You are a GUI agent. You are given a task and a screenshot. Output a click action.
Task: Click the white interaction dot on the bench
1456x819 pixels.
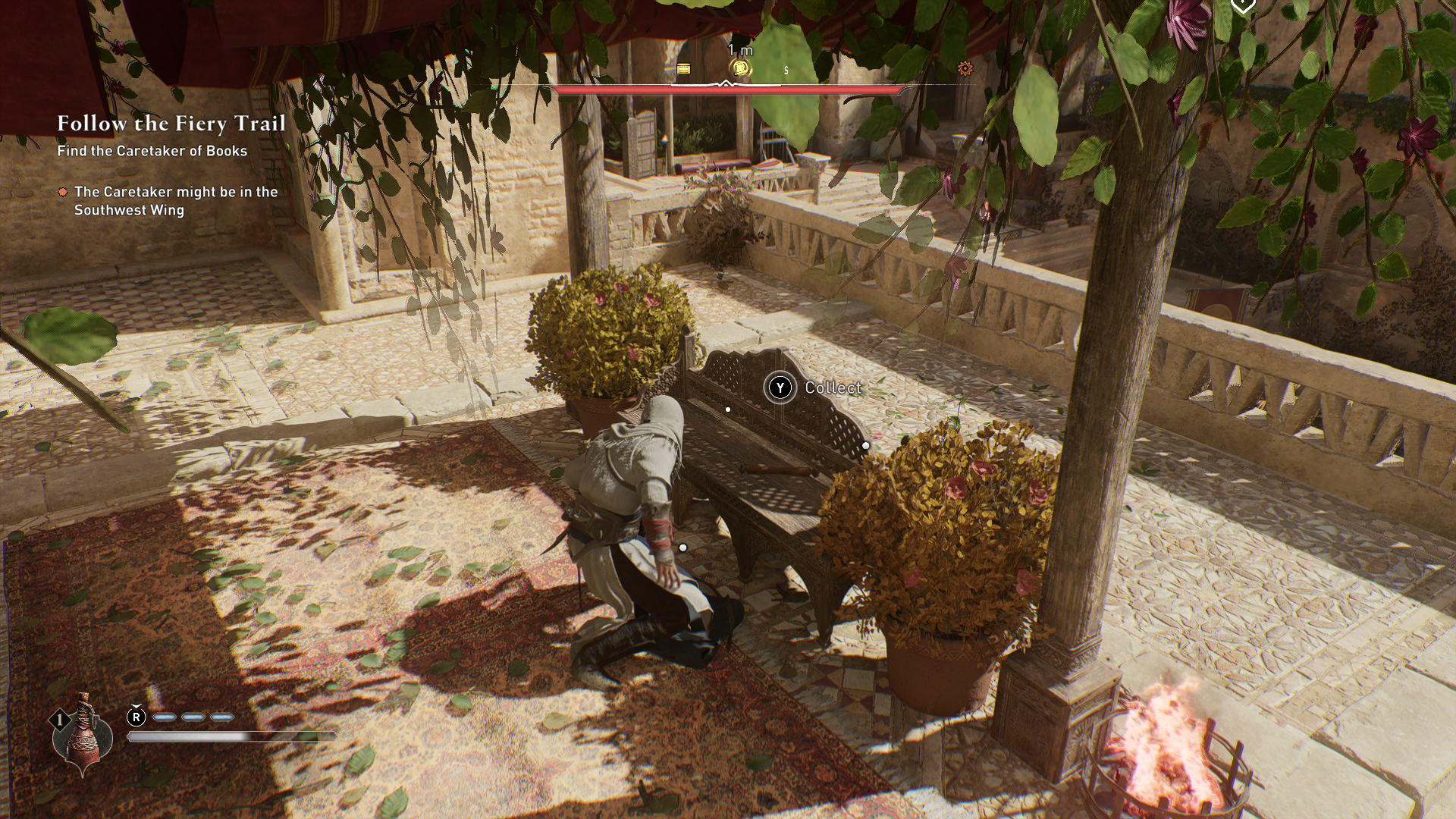(x=729, y=408)
